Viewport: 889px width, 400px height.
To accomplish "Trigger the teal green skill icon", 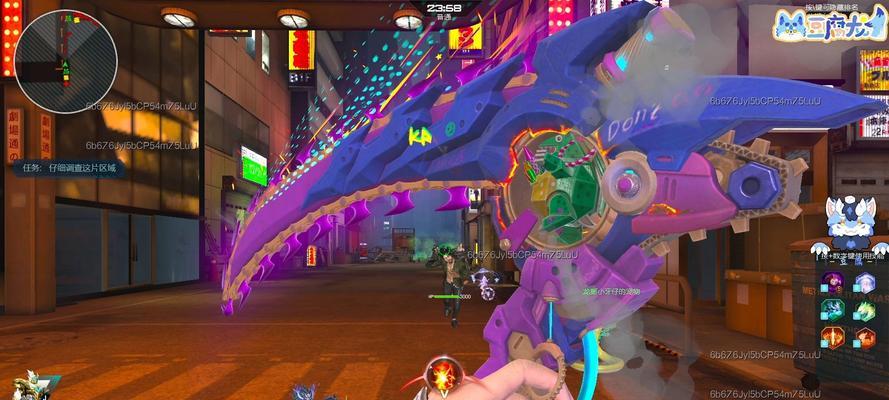I will pyautogui.click(x=833, y=310).
